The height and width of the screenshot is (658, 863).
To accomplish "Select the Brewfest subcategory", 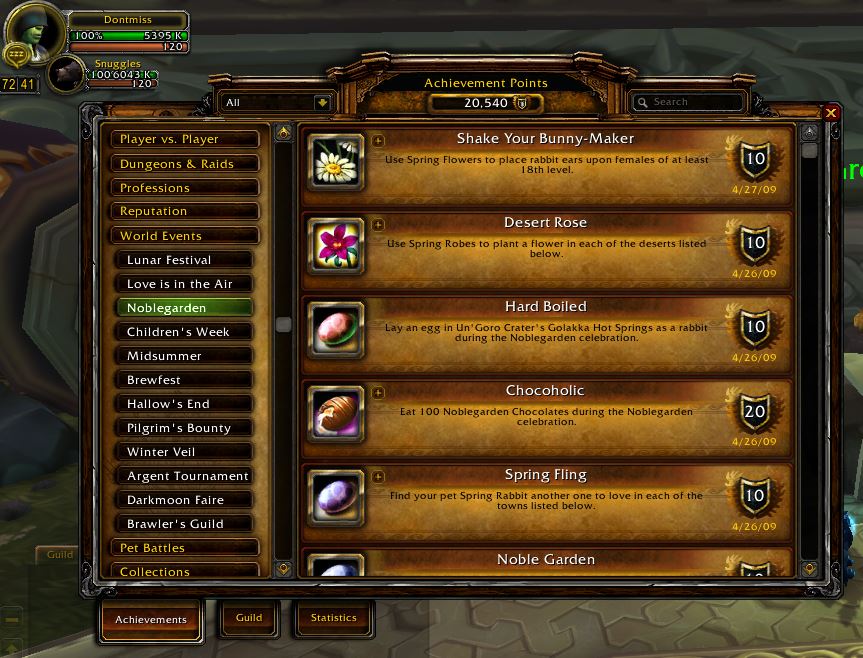I will tap(189, 380).
